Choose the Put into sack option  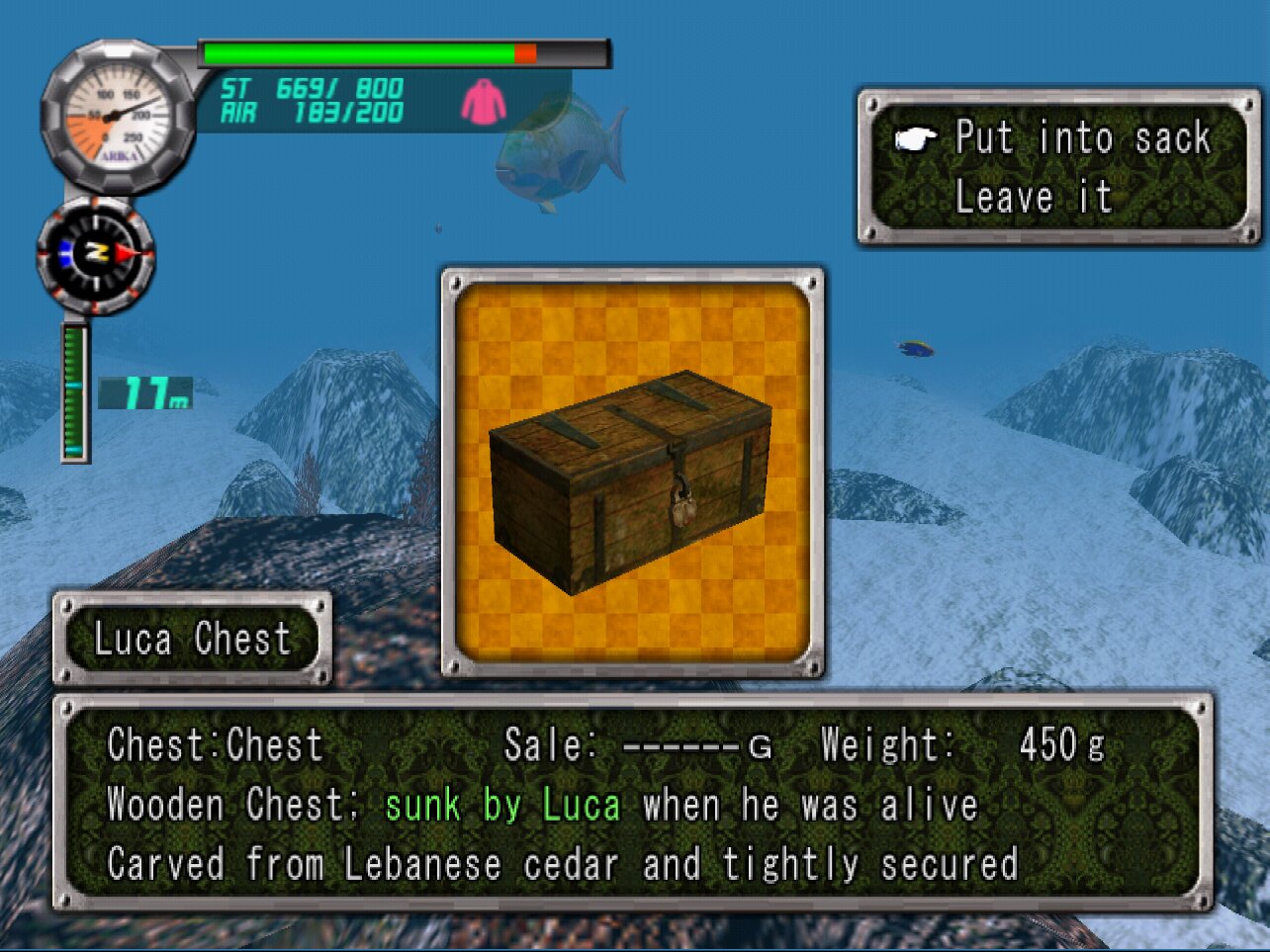click(x=1082, y=138)
